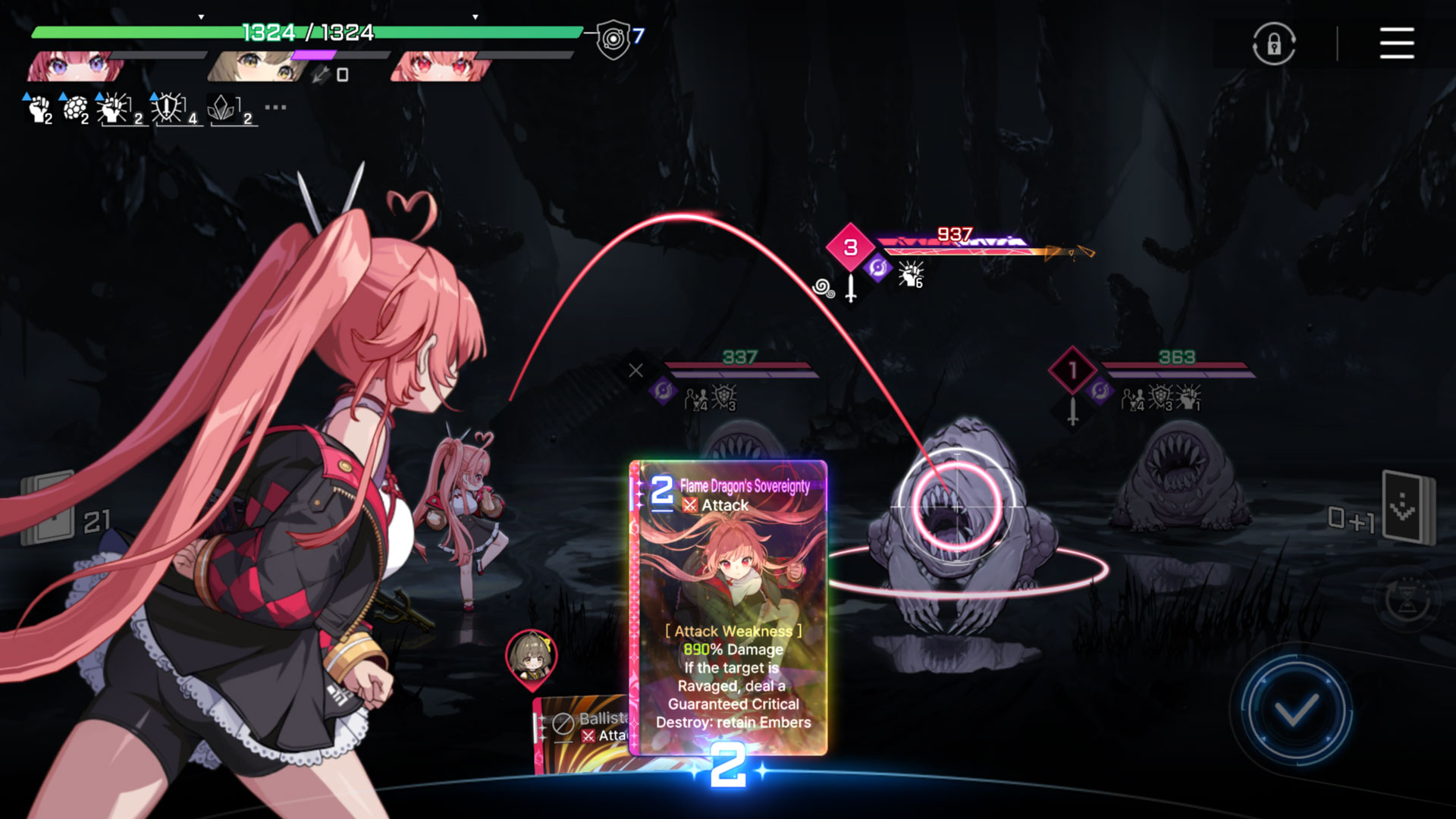The width and height of the screenshot is (1456, 819).
Task: Open the hamburger menu
Action: pyautogui.click(x=1396, y=43)
